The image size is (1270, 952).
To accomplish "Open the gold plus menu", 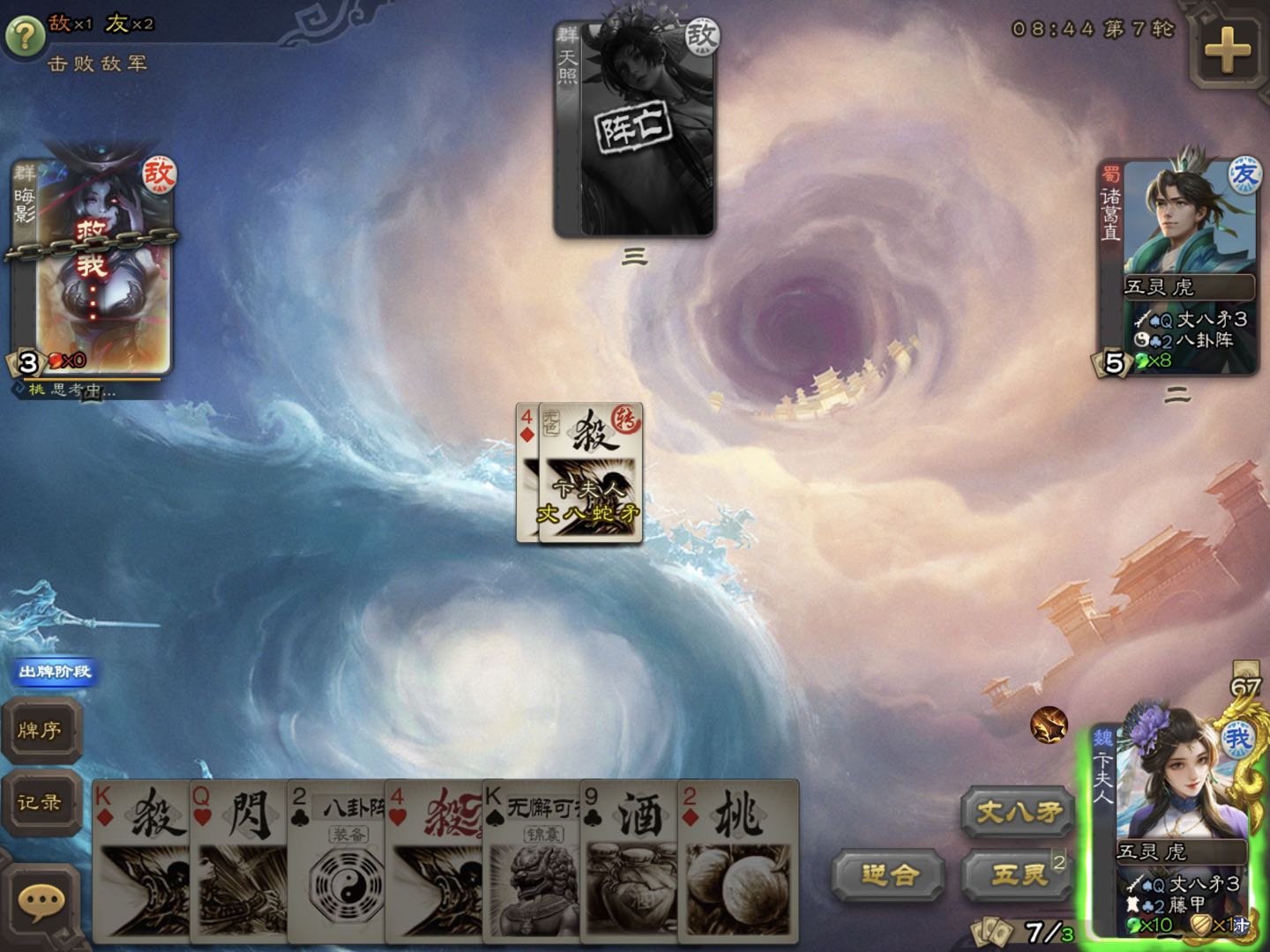I will (1227, 50).
